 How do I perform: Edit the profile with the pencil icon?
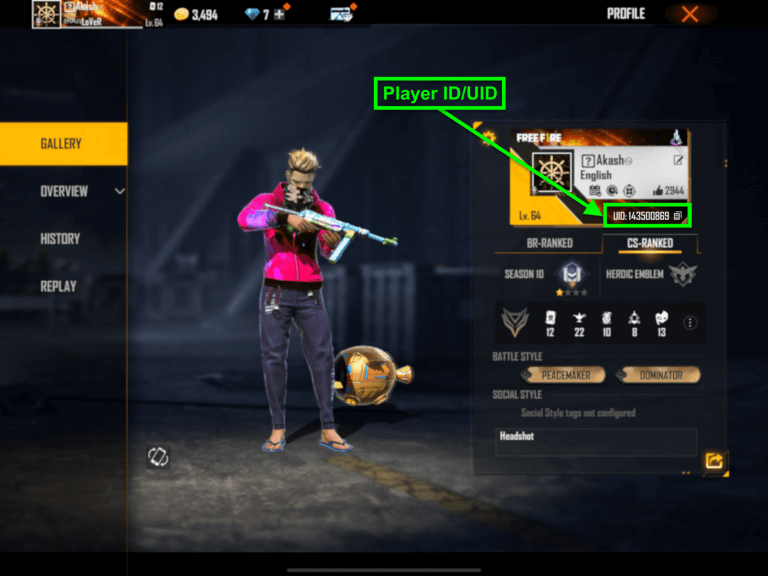(x=679, y=160)
